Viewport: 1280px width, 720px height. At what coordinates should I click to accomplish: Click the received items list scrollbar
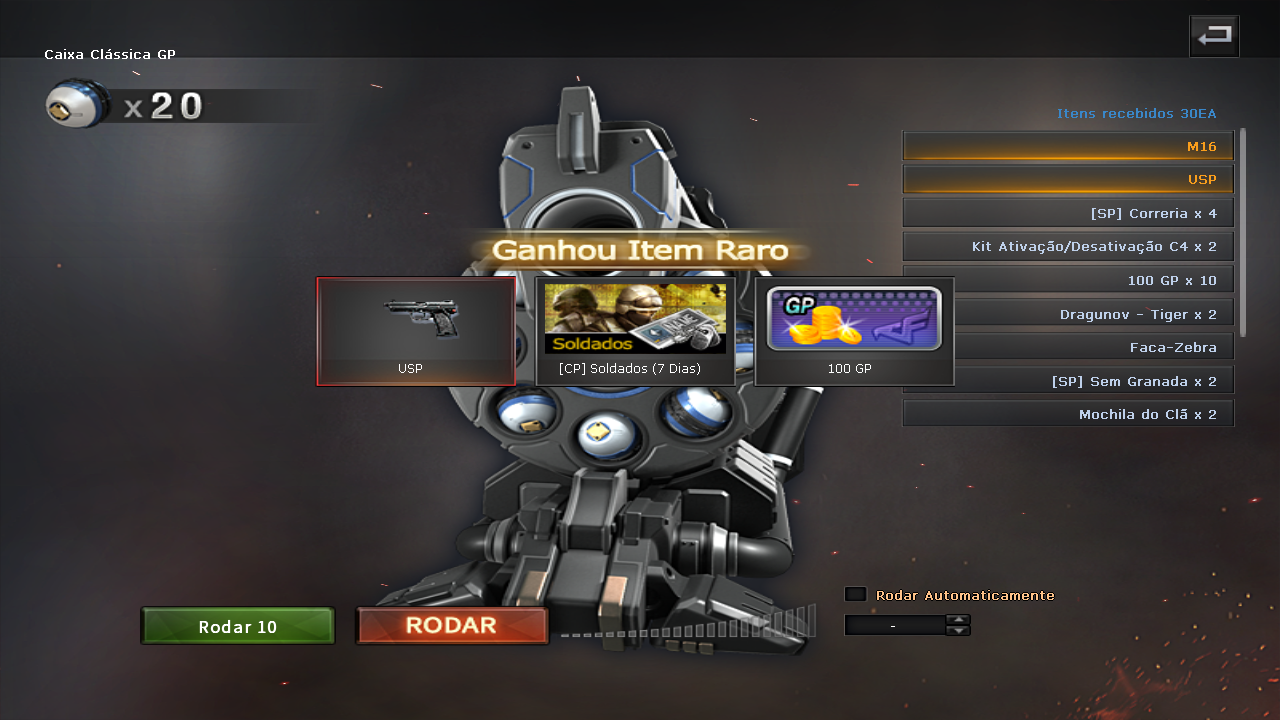coord(1243,232)
